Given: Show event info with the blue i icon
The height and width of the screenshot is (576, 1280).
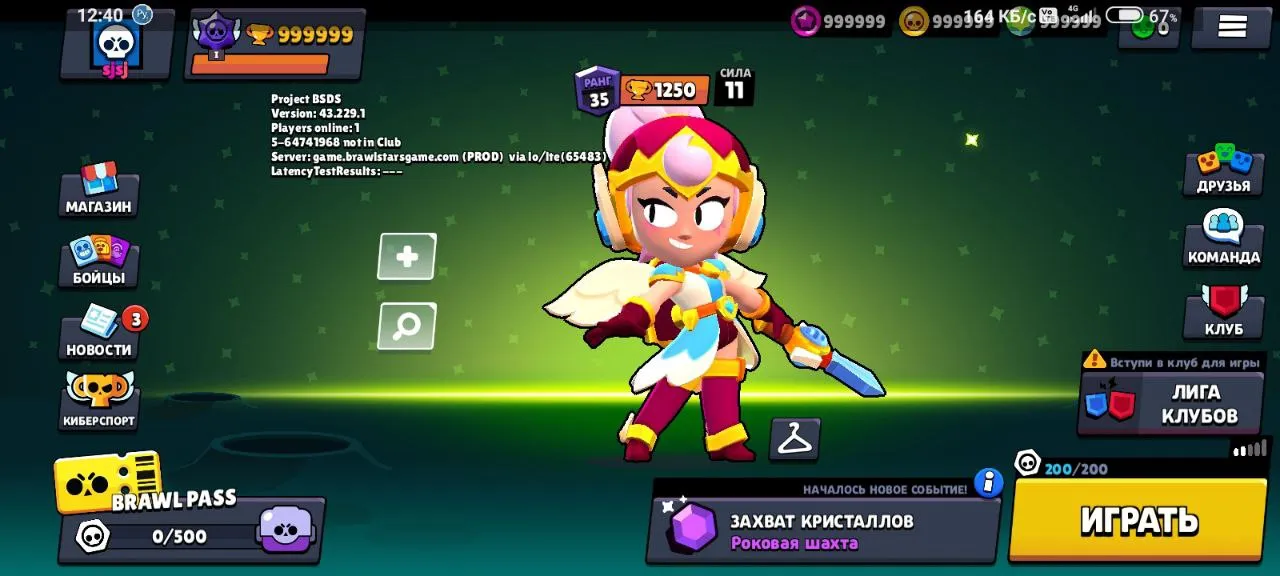Looking at the screenshot, I should click(x=988, y=482).
